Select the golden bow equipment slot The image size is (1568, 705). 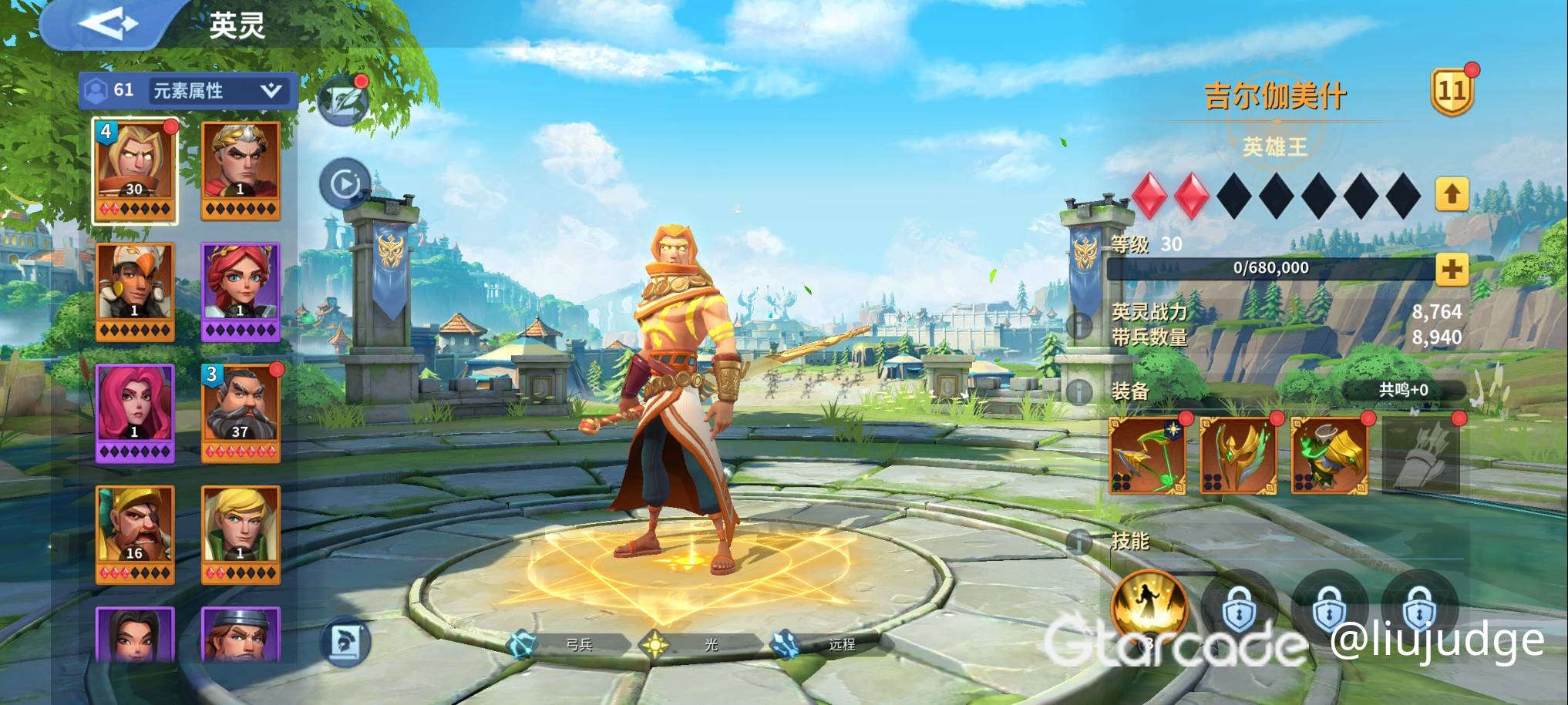[1147, 455]
